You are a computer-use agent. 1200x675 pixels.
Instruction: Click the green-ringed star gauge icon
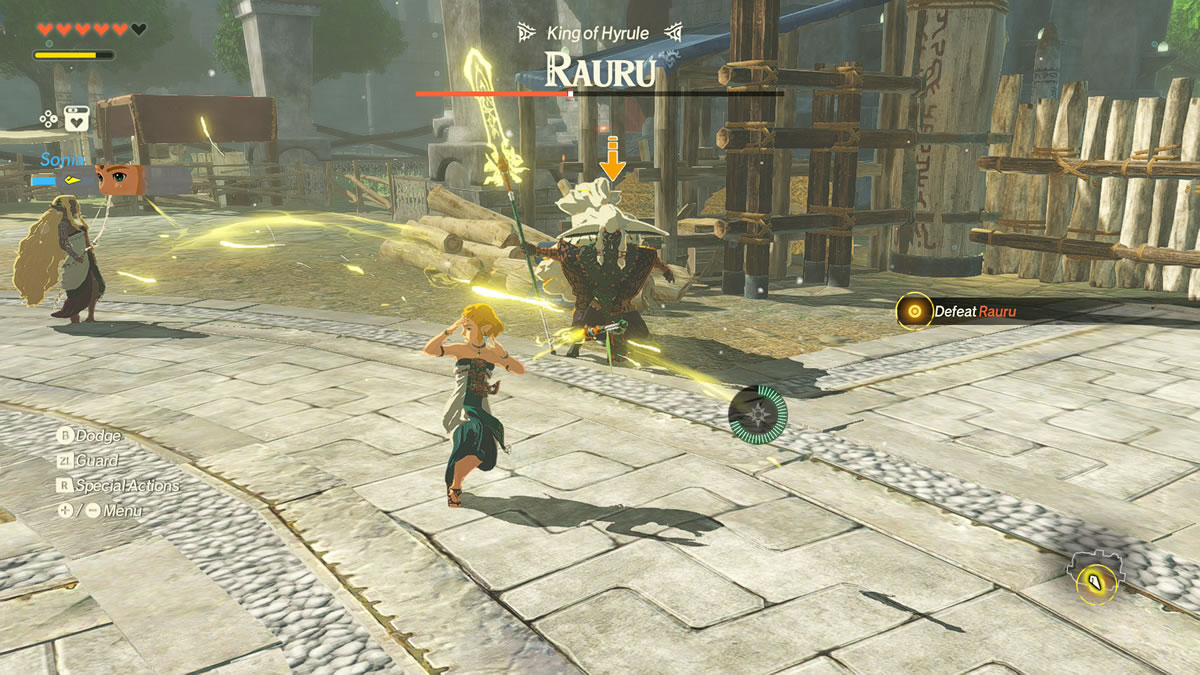757,411
